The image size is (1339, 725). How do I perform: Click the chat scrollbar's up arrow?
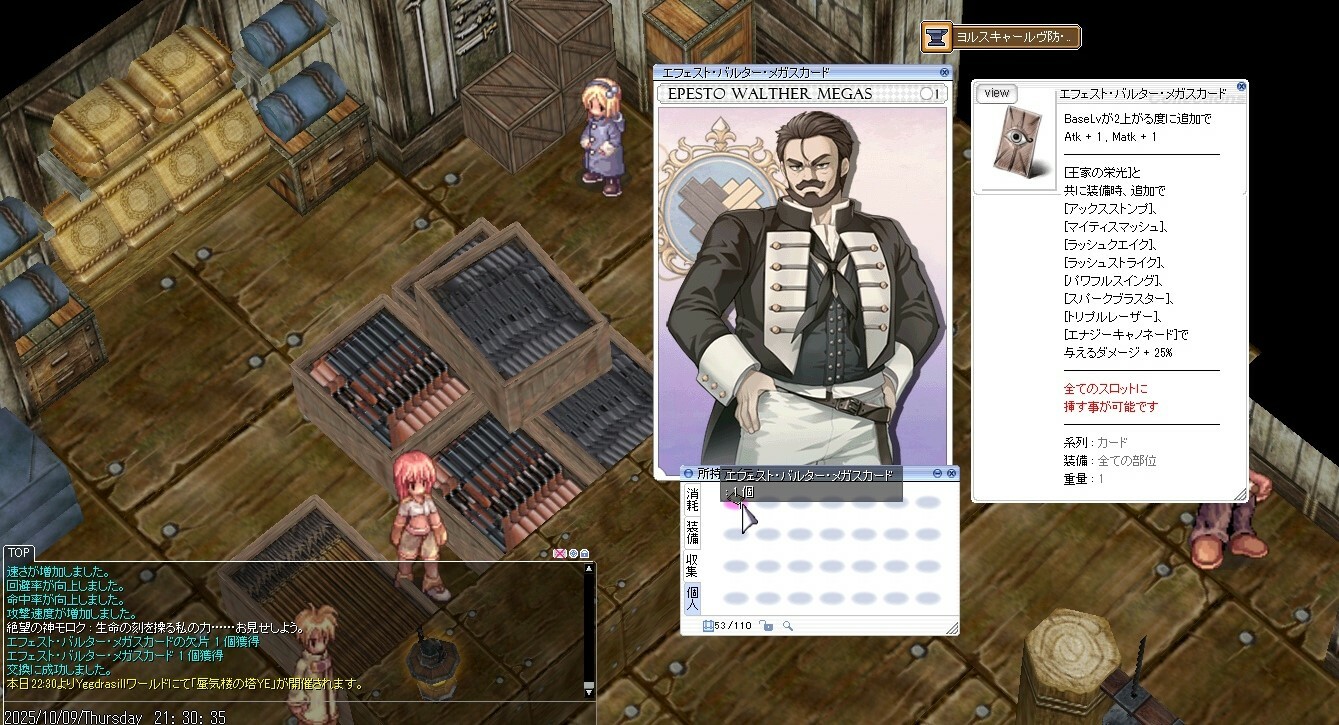(x=589, y=568)
